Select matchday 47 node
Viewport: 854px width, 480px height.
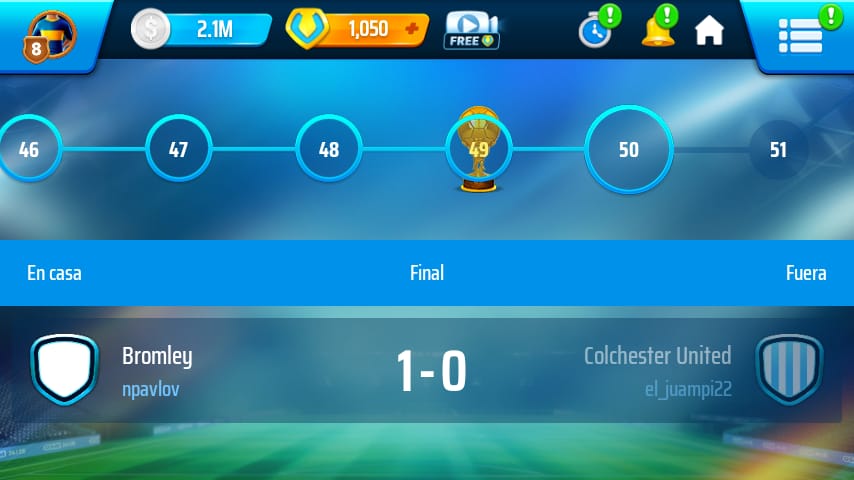(178, 150)
